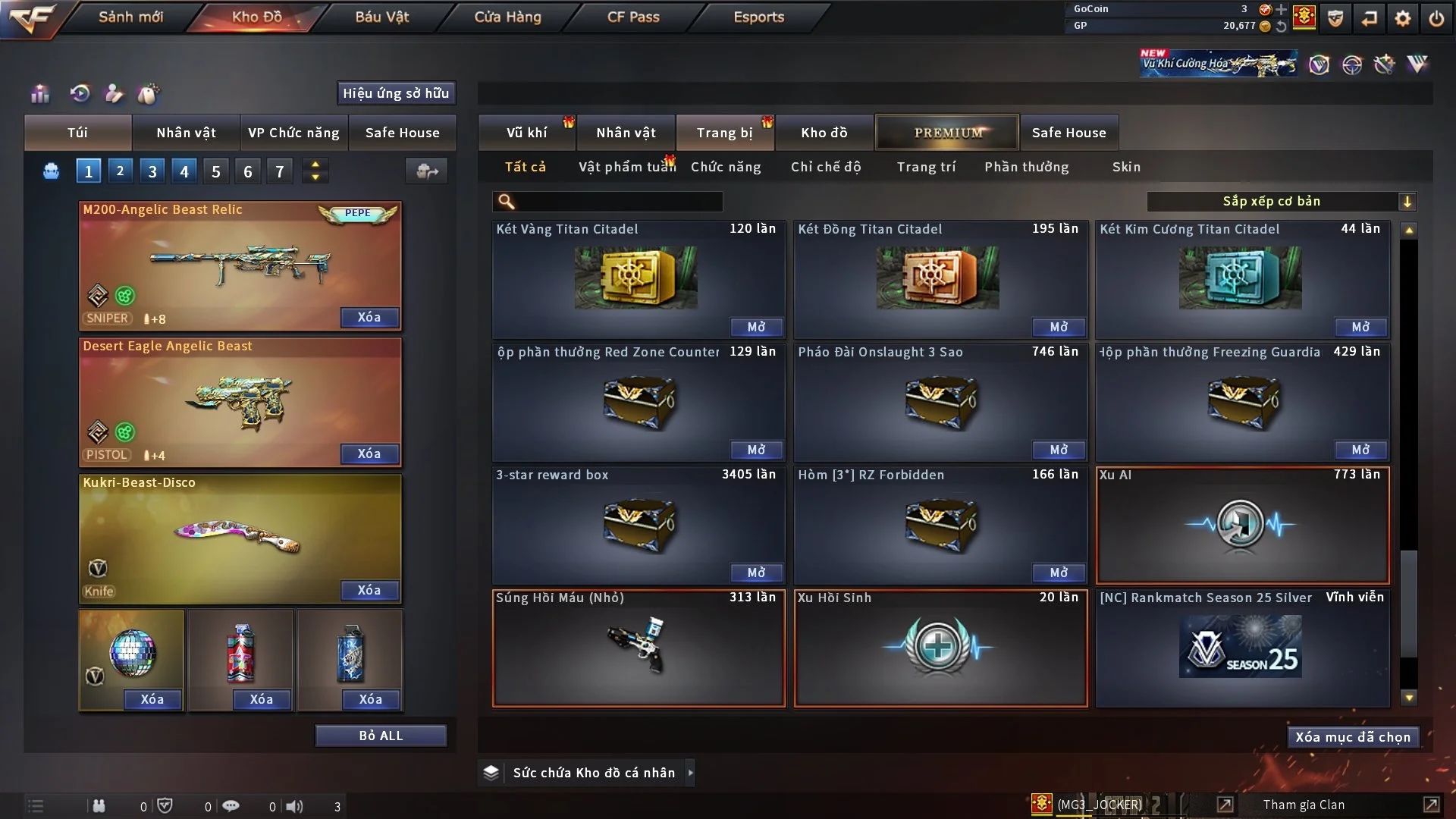The height and width of the screenshot is (819, 1456).
Task: Switch to bag number 3
Action: point(152,171)
